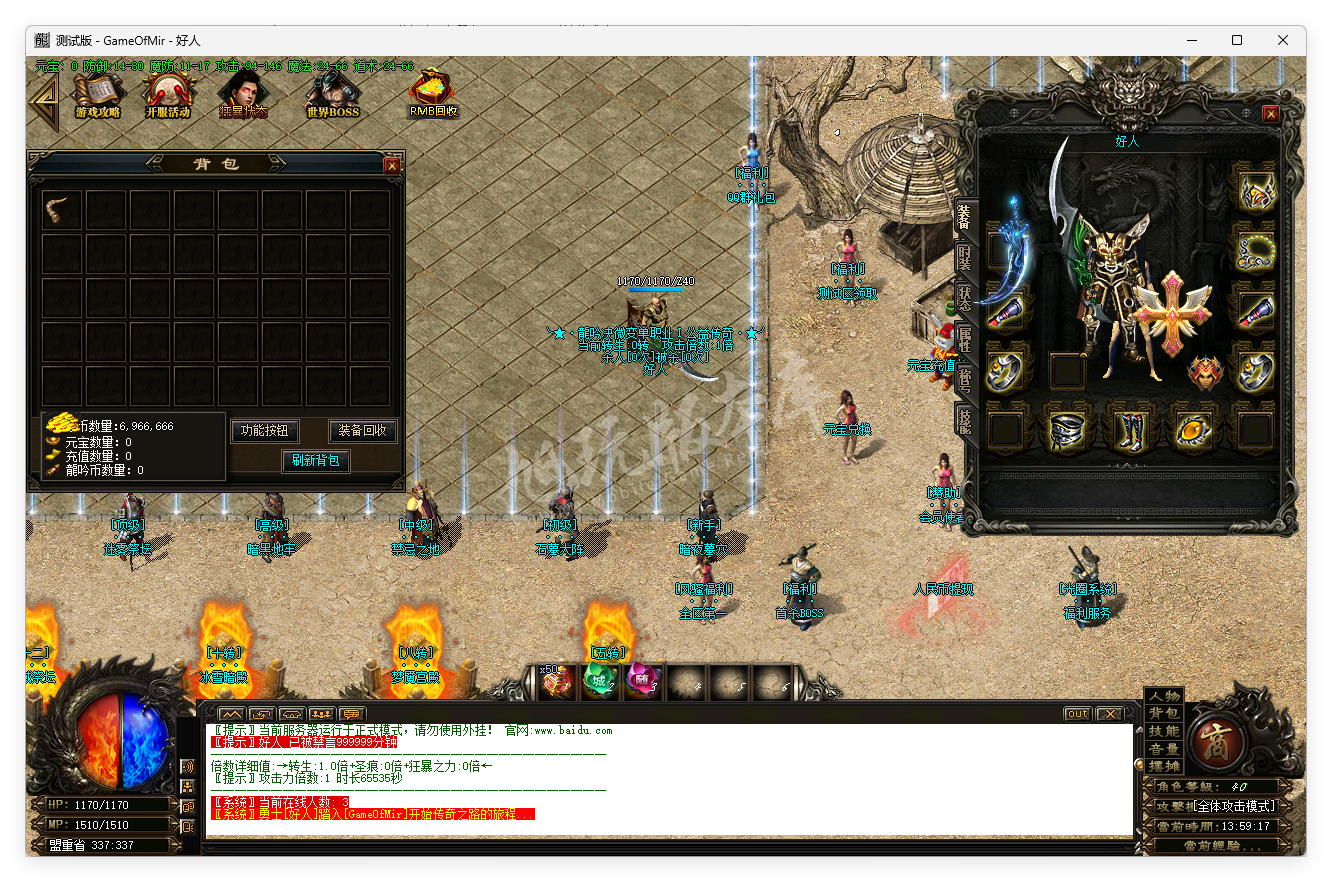Click the red HP bar showing 1170/1170
1332x882 pixels.
tap(102, 803)
